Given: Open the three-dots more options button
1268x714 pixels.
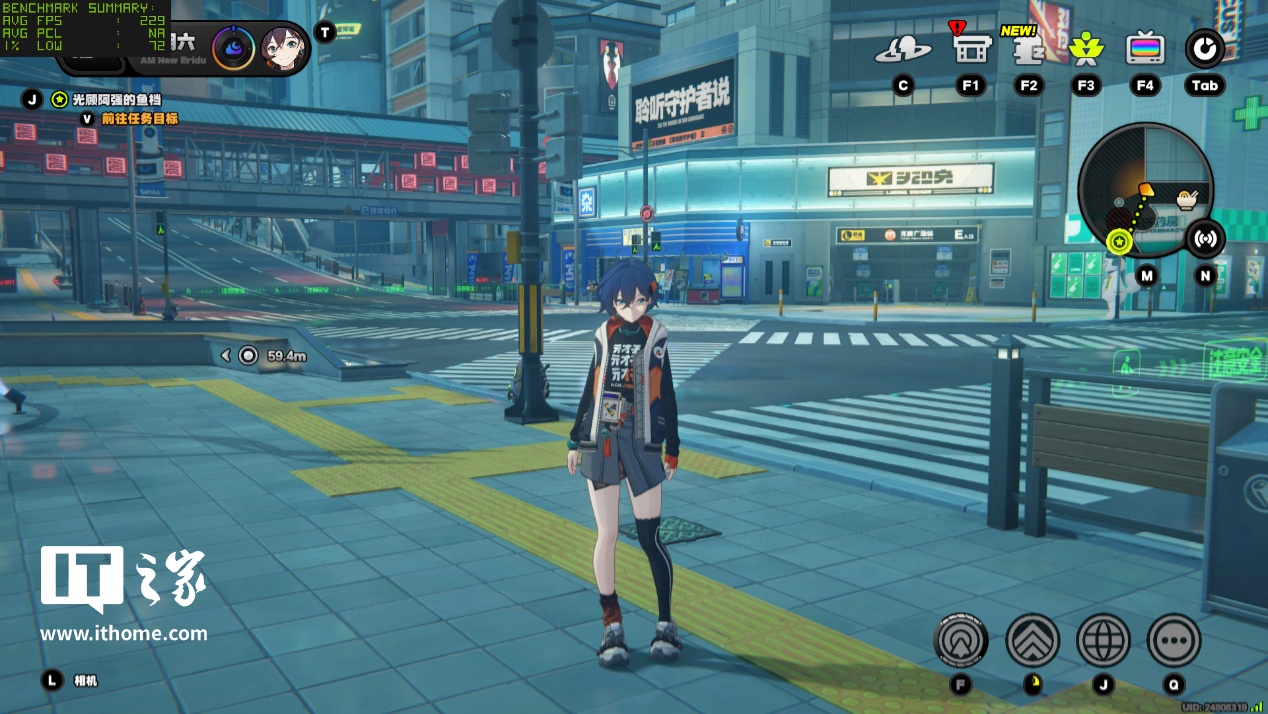Looking at the screenshot, I should point(1174,640).
